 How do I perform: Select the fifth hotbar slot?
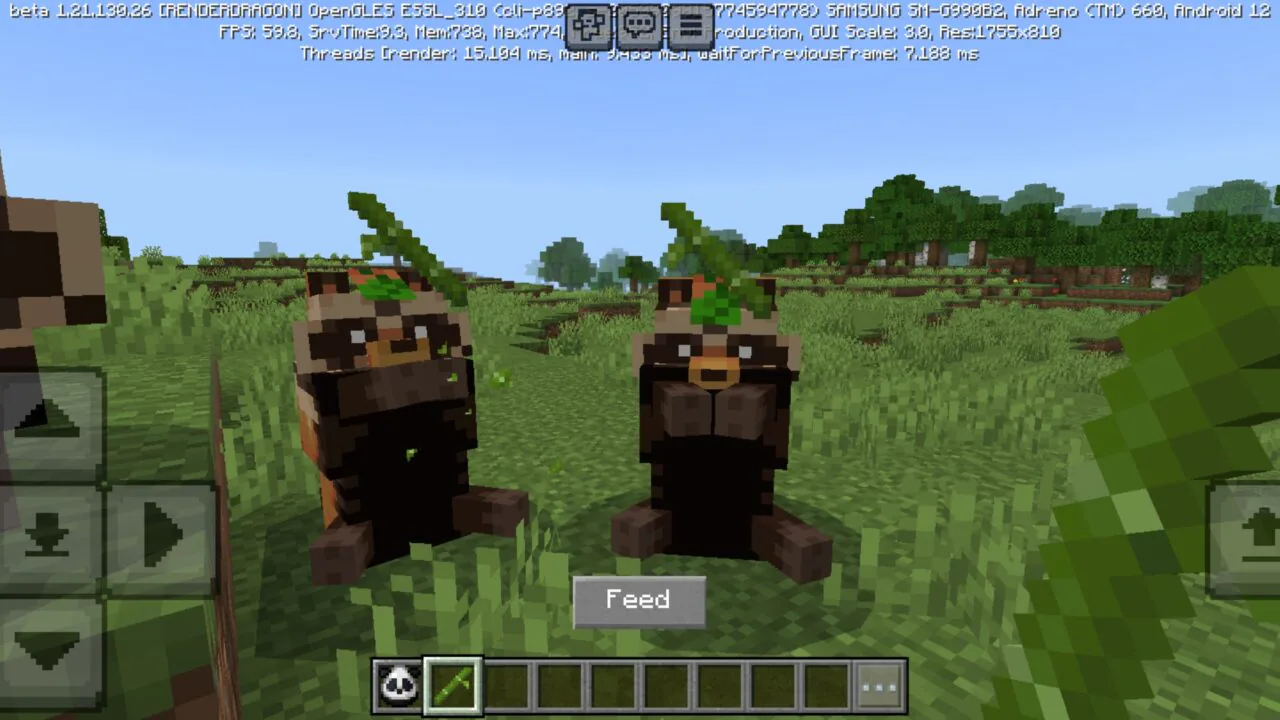(x=613, y=685)
